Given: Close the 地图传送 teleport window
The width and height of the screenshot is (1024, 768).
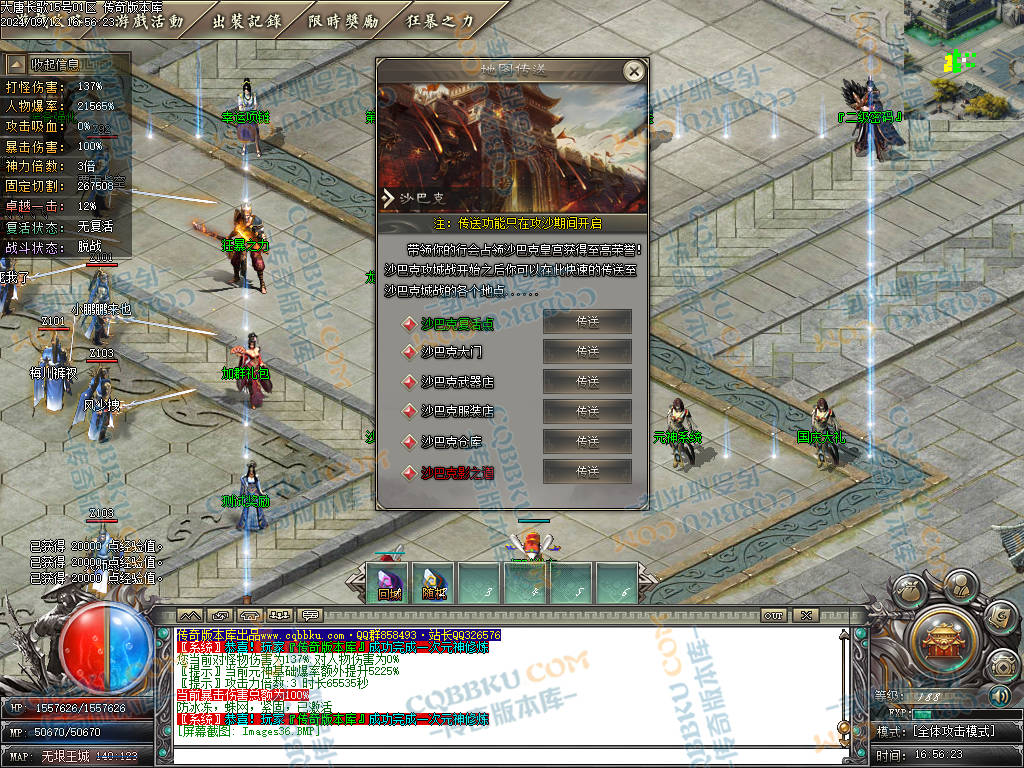Looking at the screenshot, I should [x=632, y=71].
